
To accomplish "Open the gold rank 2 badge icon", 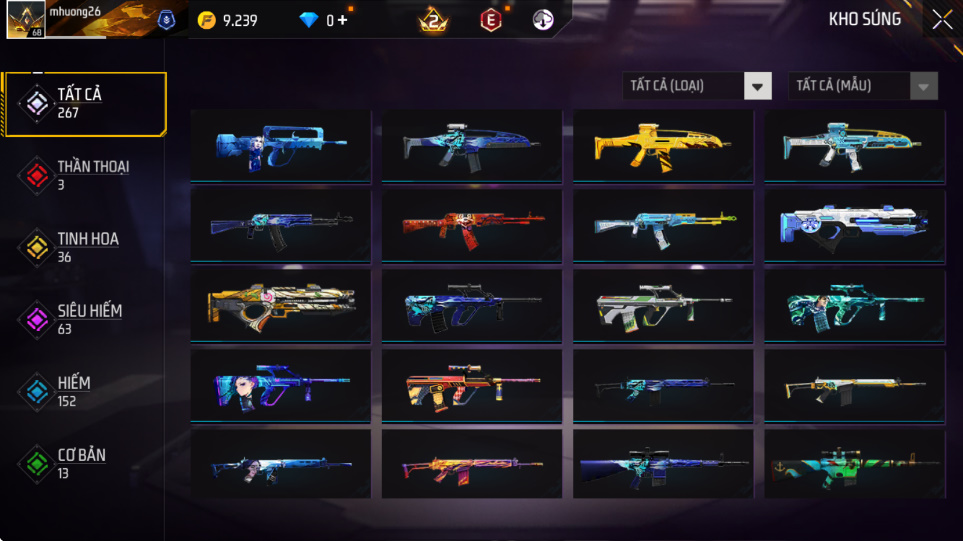I will (x=433, y=20).
